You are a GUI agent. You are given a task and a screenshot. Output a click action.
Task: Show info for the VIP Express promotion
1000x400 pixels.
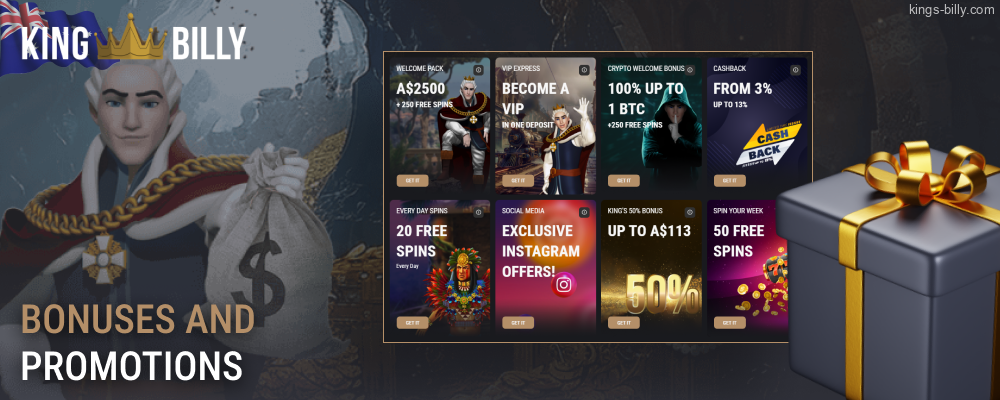coord(584,70)
